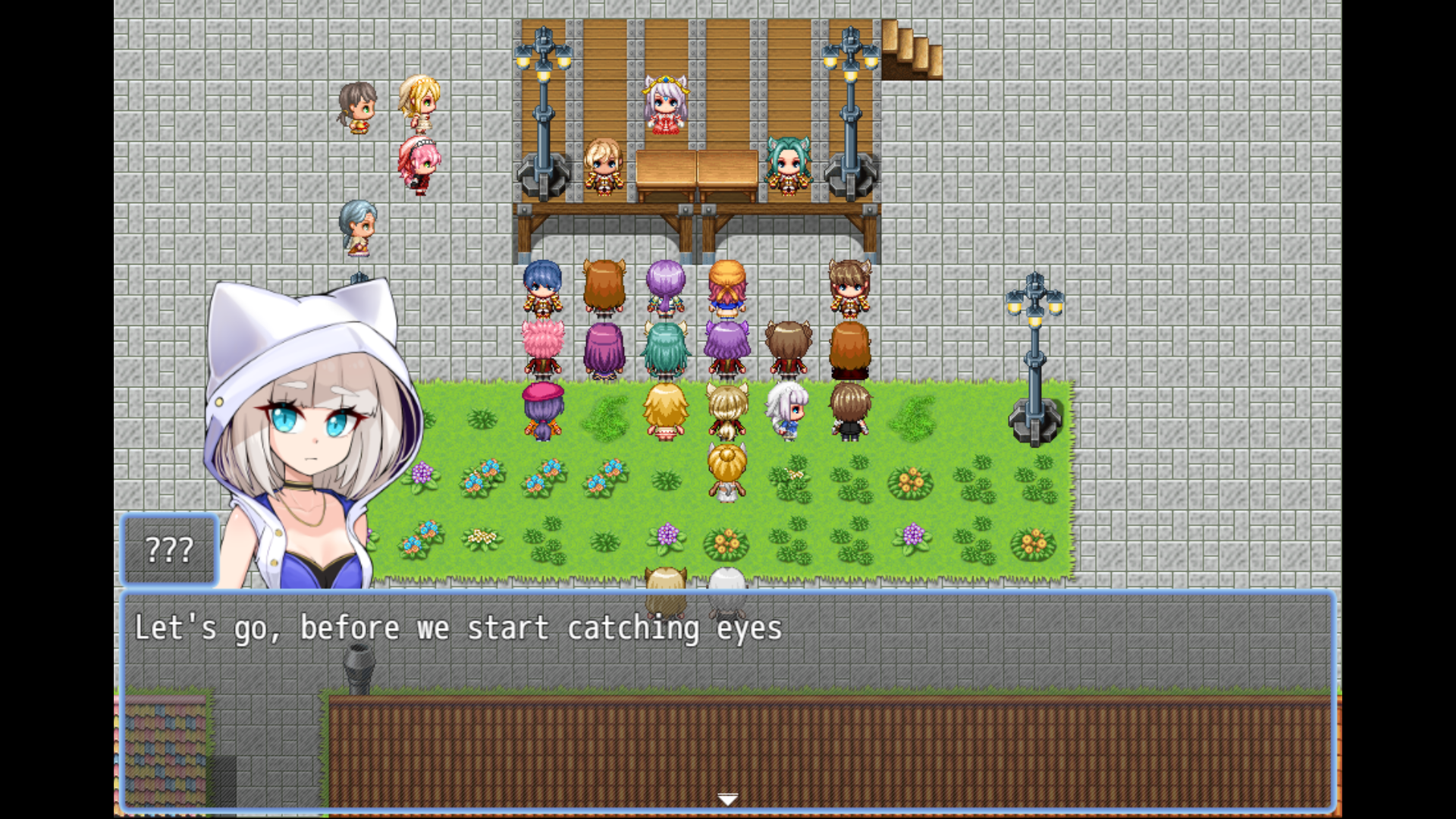Click the ??? speaker name plate
Screen dimensions: 1456x819
(168, 549)
